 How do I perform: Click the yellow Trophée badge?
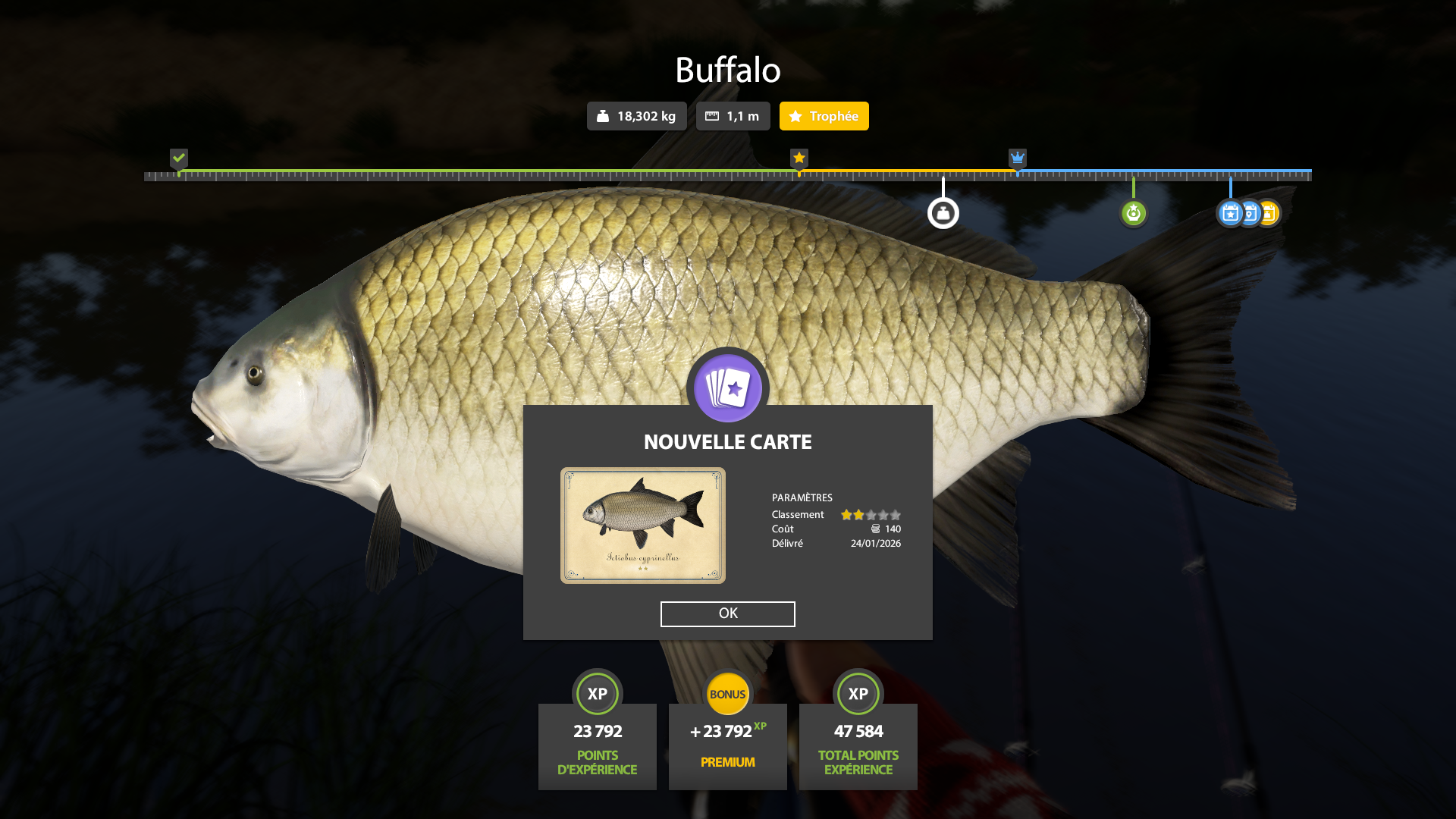(824, 116)
